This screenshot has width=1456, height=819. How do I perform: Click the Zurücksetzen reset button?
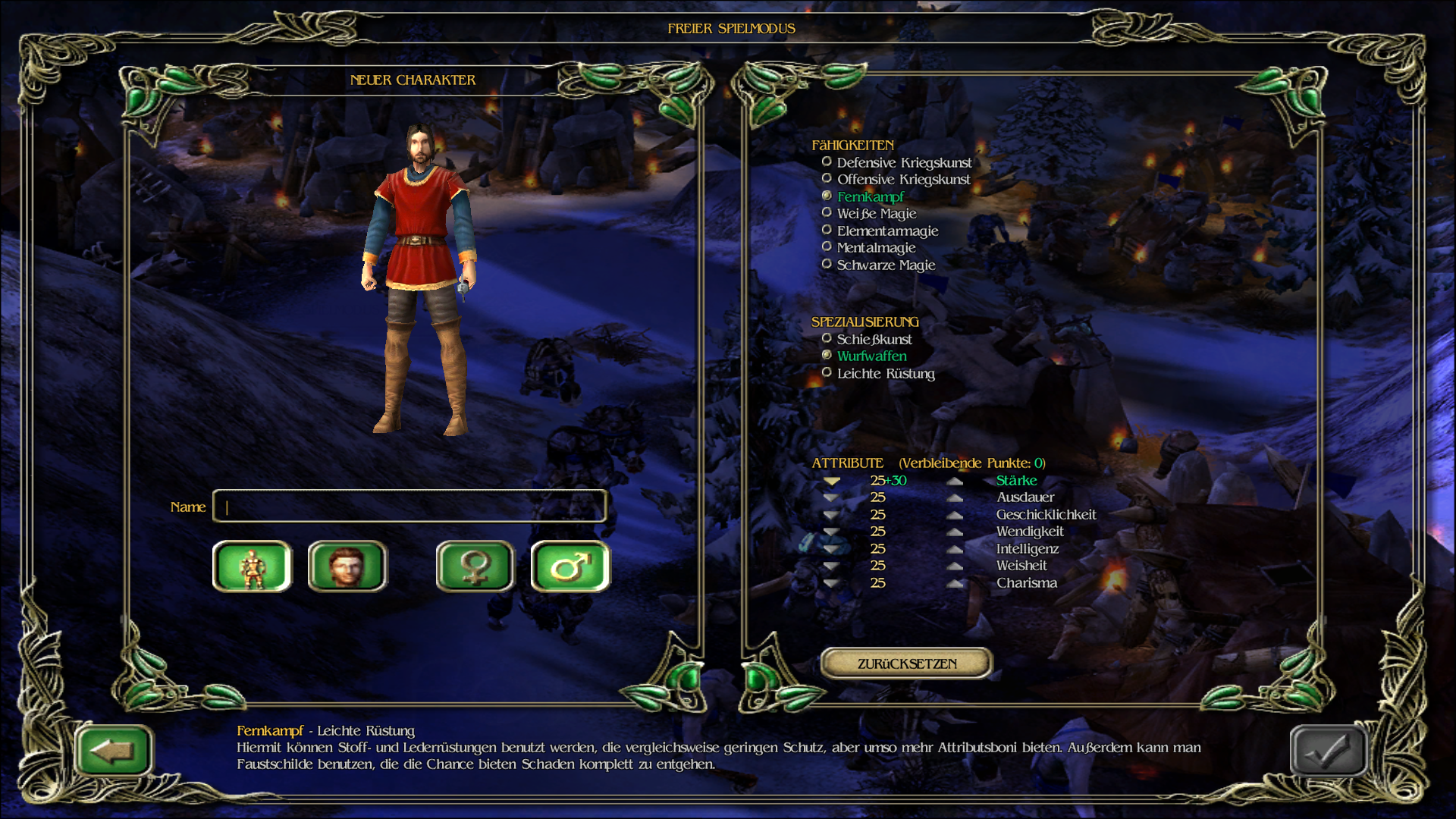click(x=906, y=664)
